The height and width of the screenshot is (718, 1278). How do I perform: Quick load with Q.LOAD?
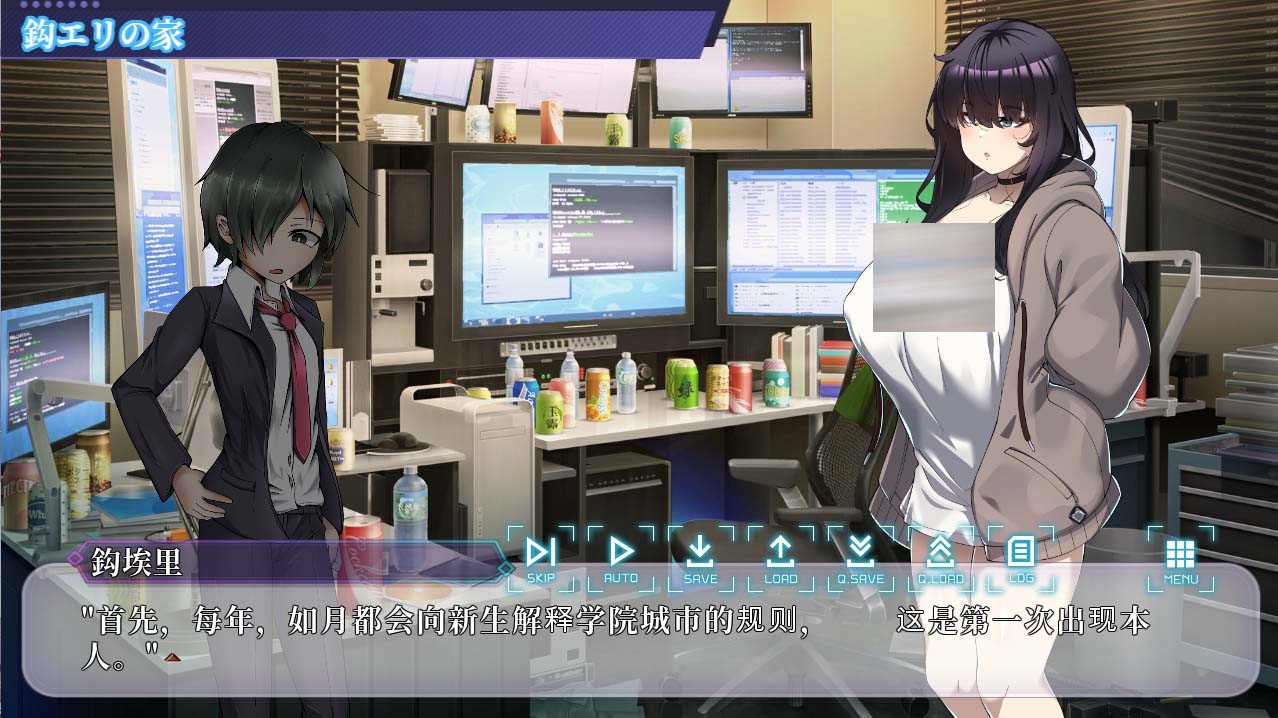point(940,558)
